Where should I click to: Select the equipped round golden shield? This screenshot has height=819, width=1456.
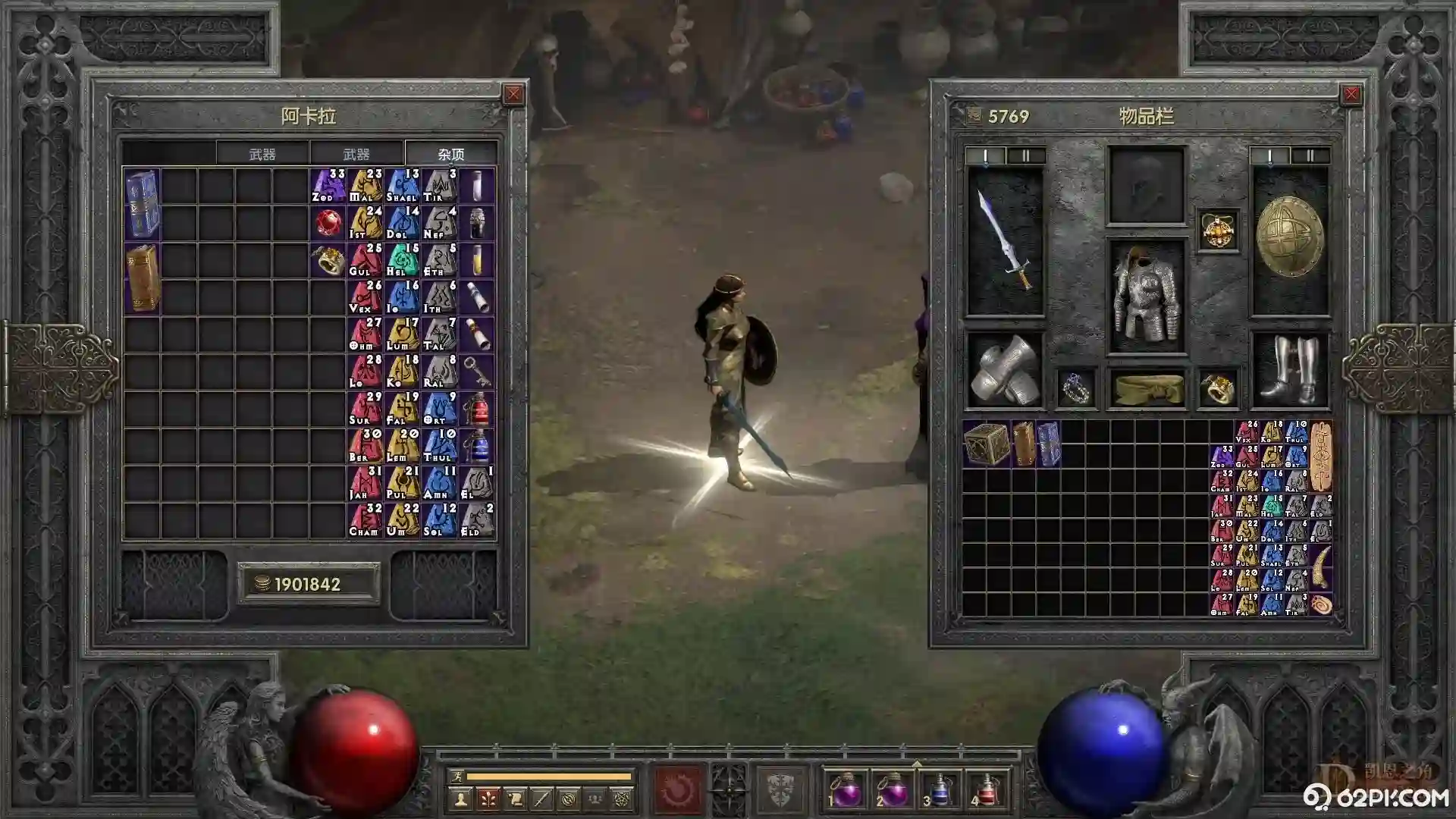point(1290,238)
